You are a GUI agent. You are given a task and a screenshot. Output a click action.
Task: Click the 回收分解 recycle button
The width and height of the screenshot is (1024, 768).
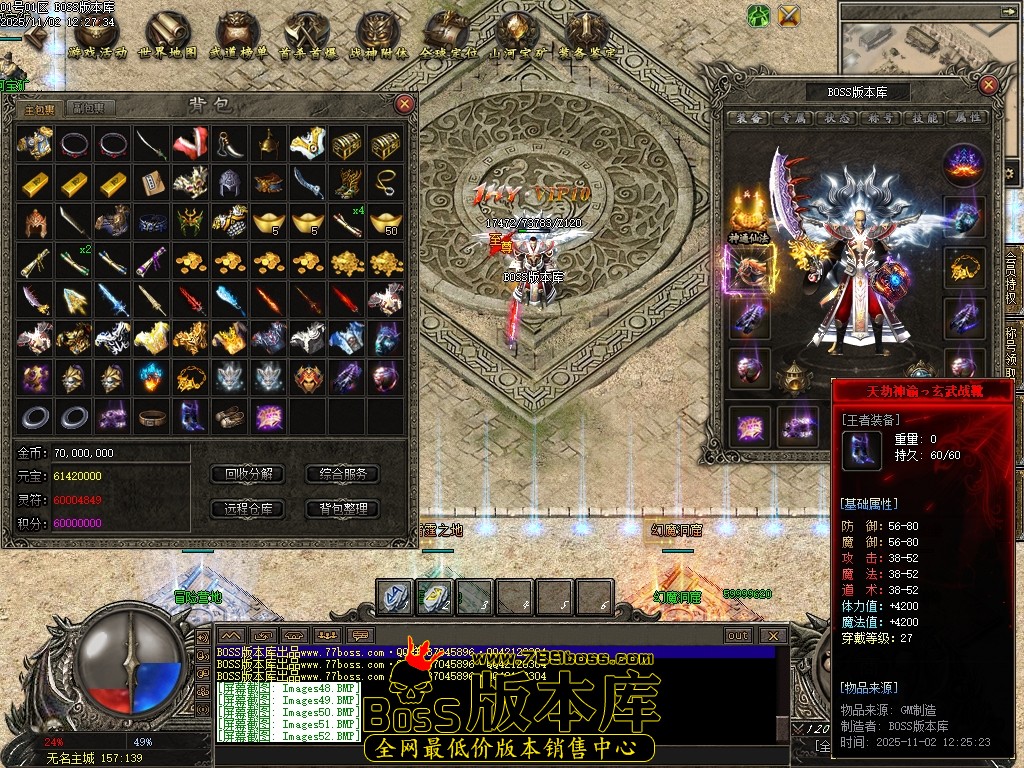[249, 474]
